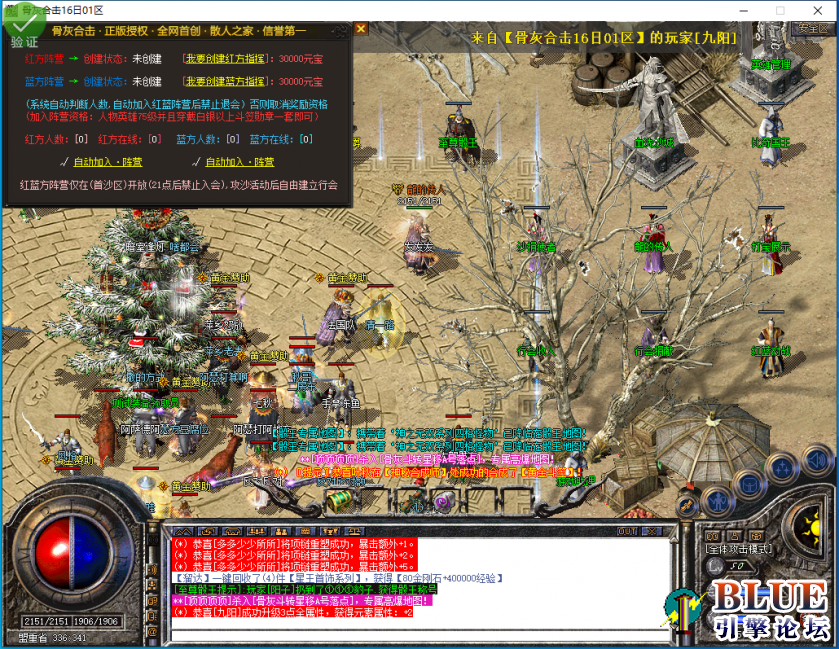Screen dimensions: 839x649
Task: Close the chat panel with X button
Action: pos(653,531)
